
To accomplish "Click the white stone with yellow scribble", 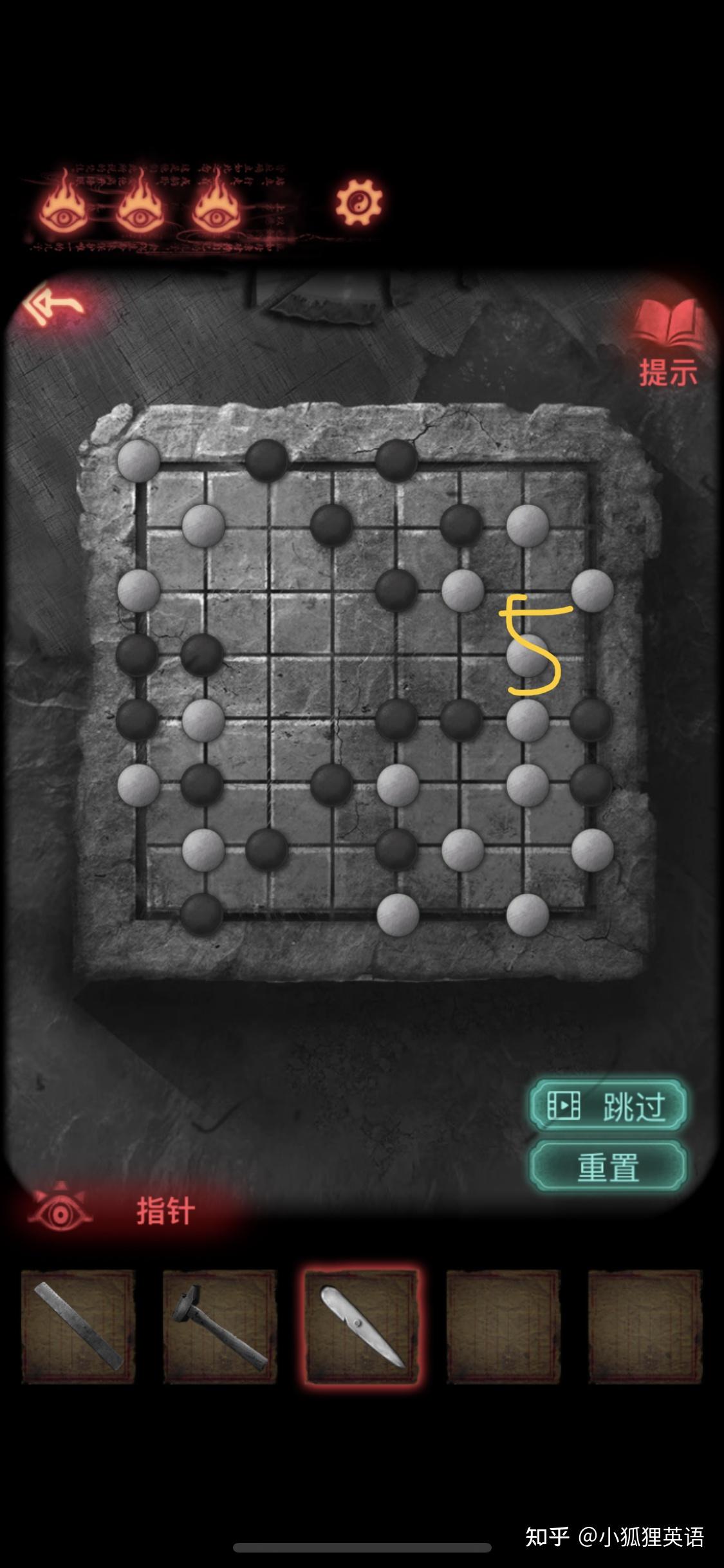I will click(527, 655).
